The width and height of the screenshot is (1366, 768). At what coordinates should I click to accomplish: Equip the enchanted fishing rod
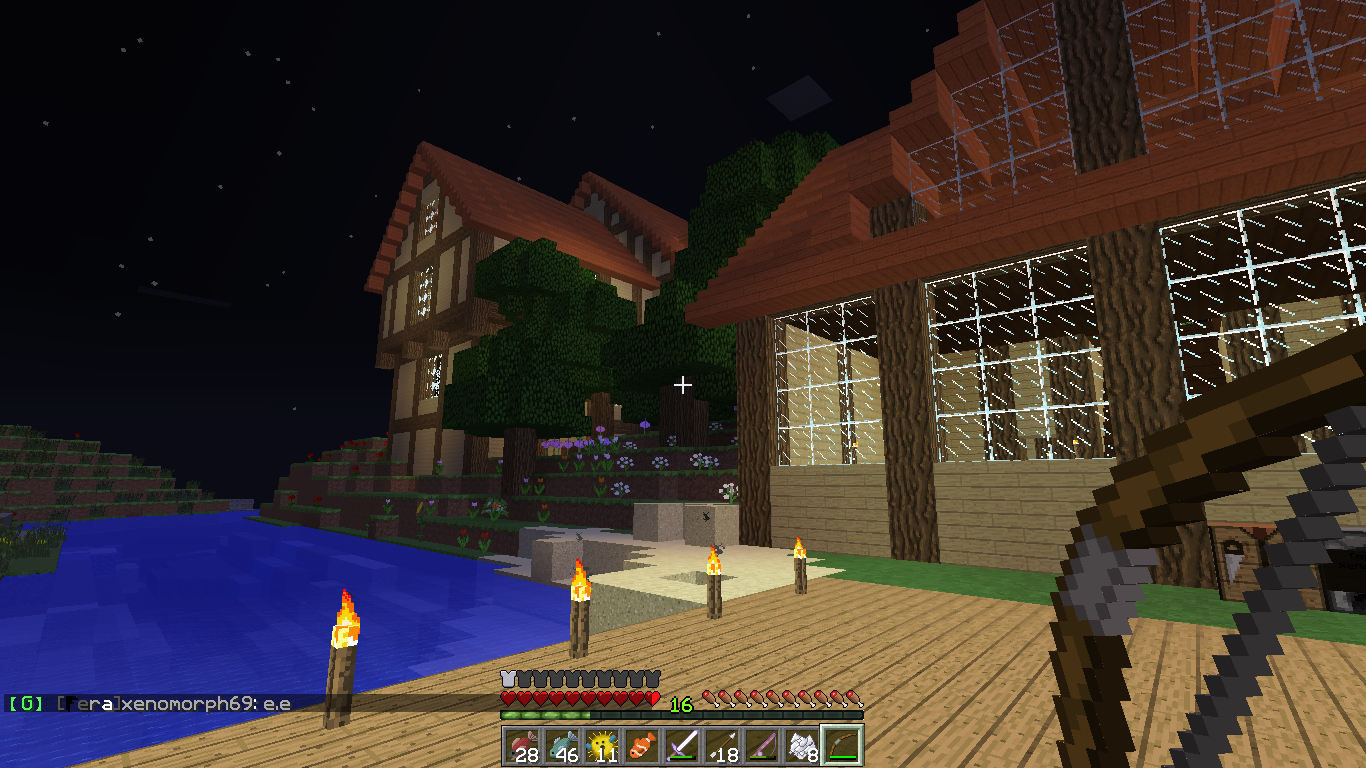(761, 745)
